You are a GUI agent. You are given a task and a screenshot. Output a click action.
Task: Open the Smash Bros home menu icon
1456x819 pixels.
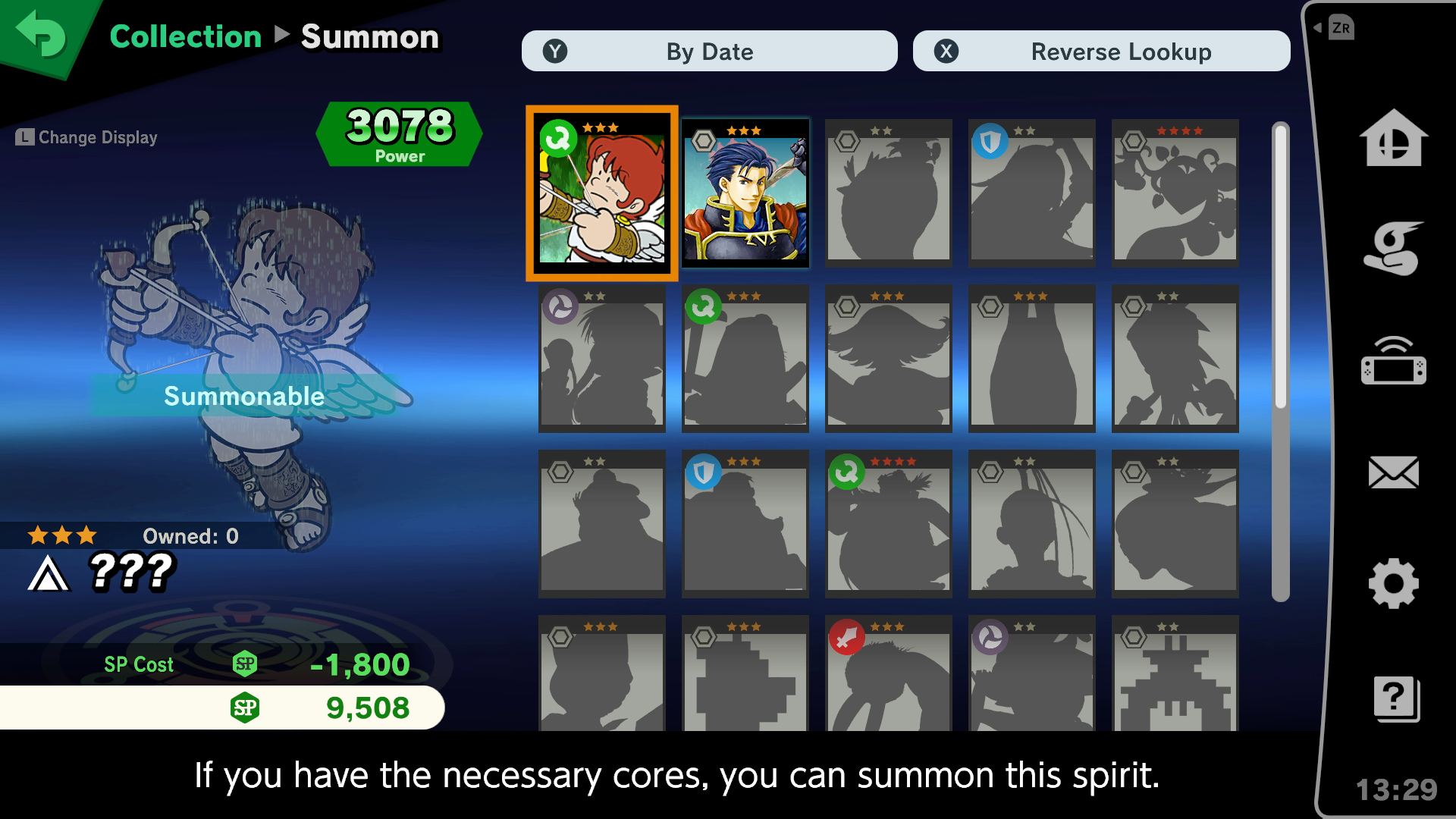click(1395, 140)
